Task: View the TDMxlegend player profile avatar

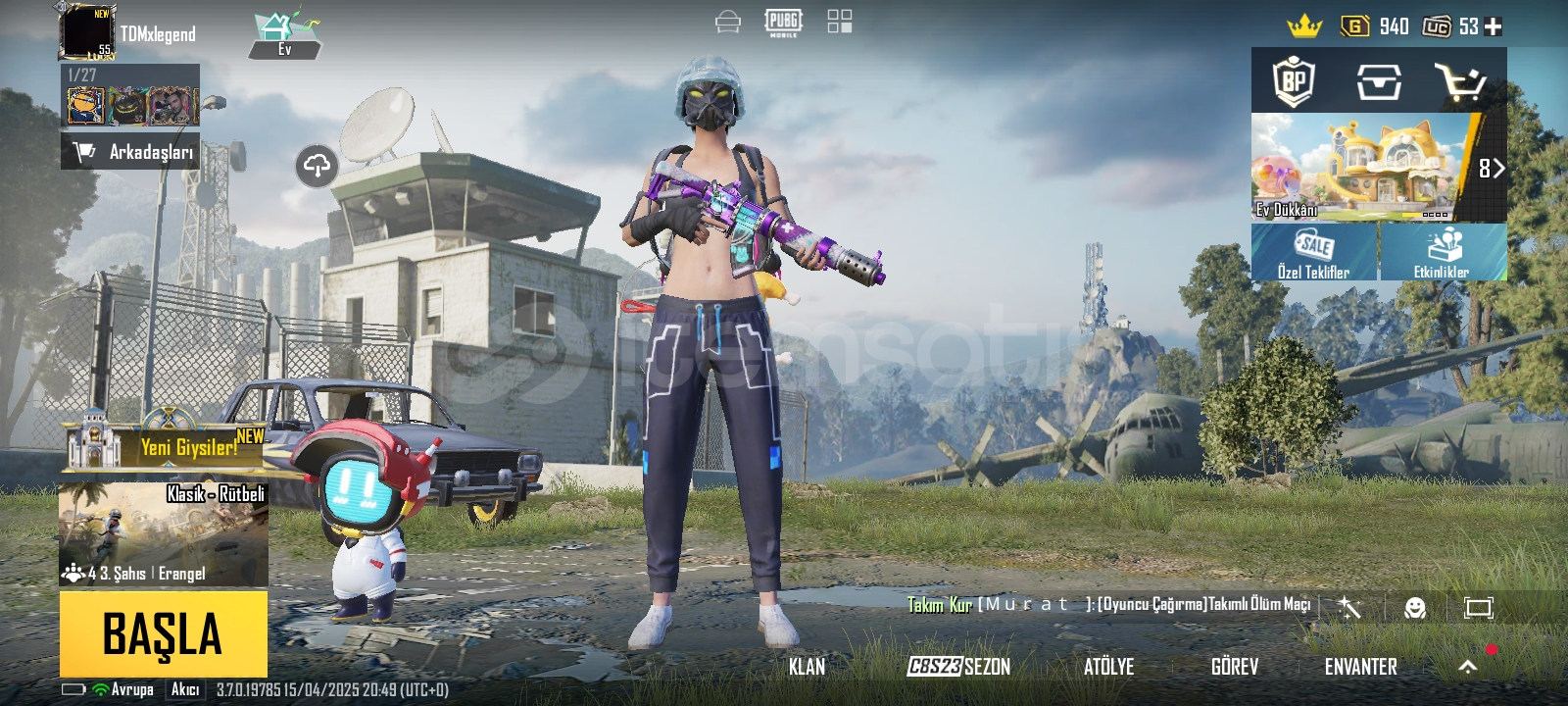Action: (87, 31)
